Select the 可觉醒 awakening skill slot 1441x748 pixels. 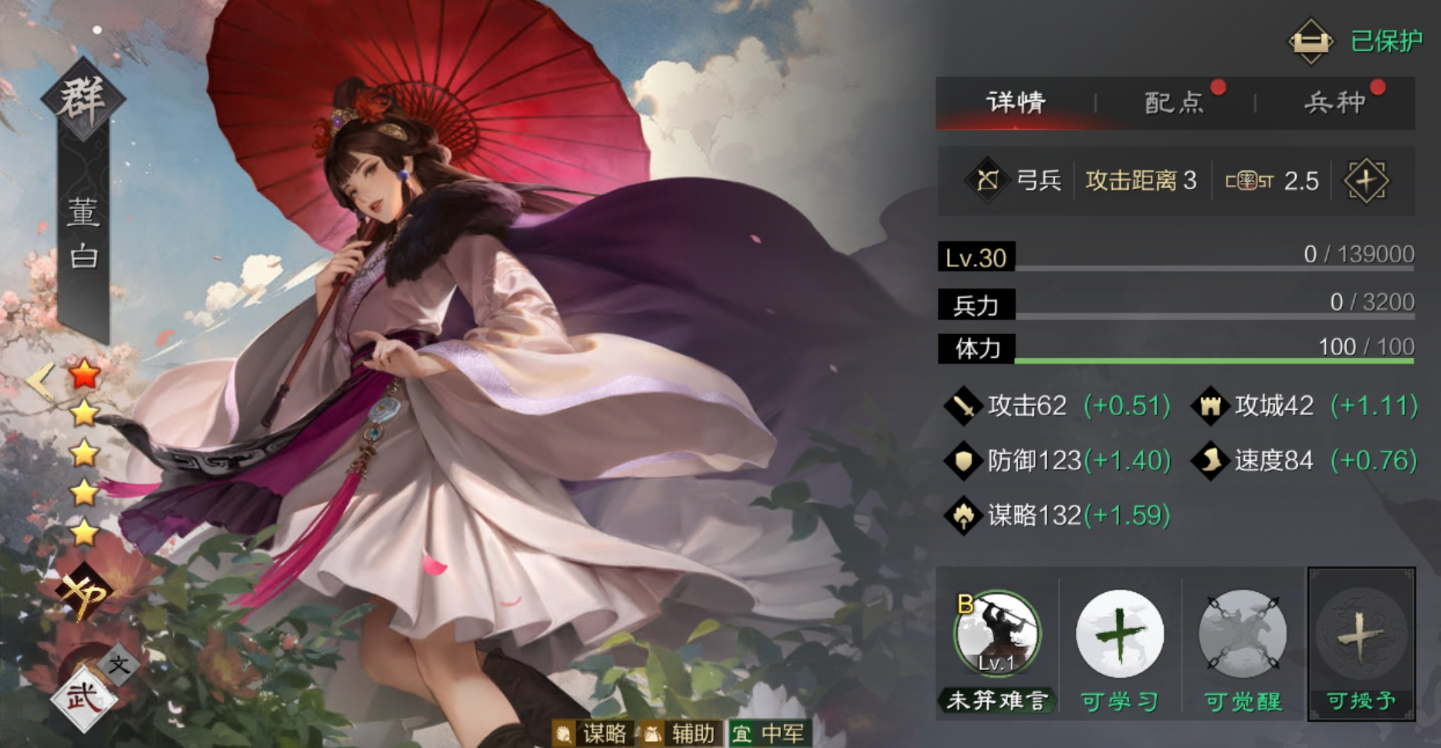[1242, 634]
